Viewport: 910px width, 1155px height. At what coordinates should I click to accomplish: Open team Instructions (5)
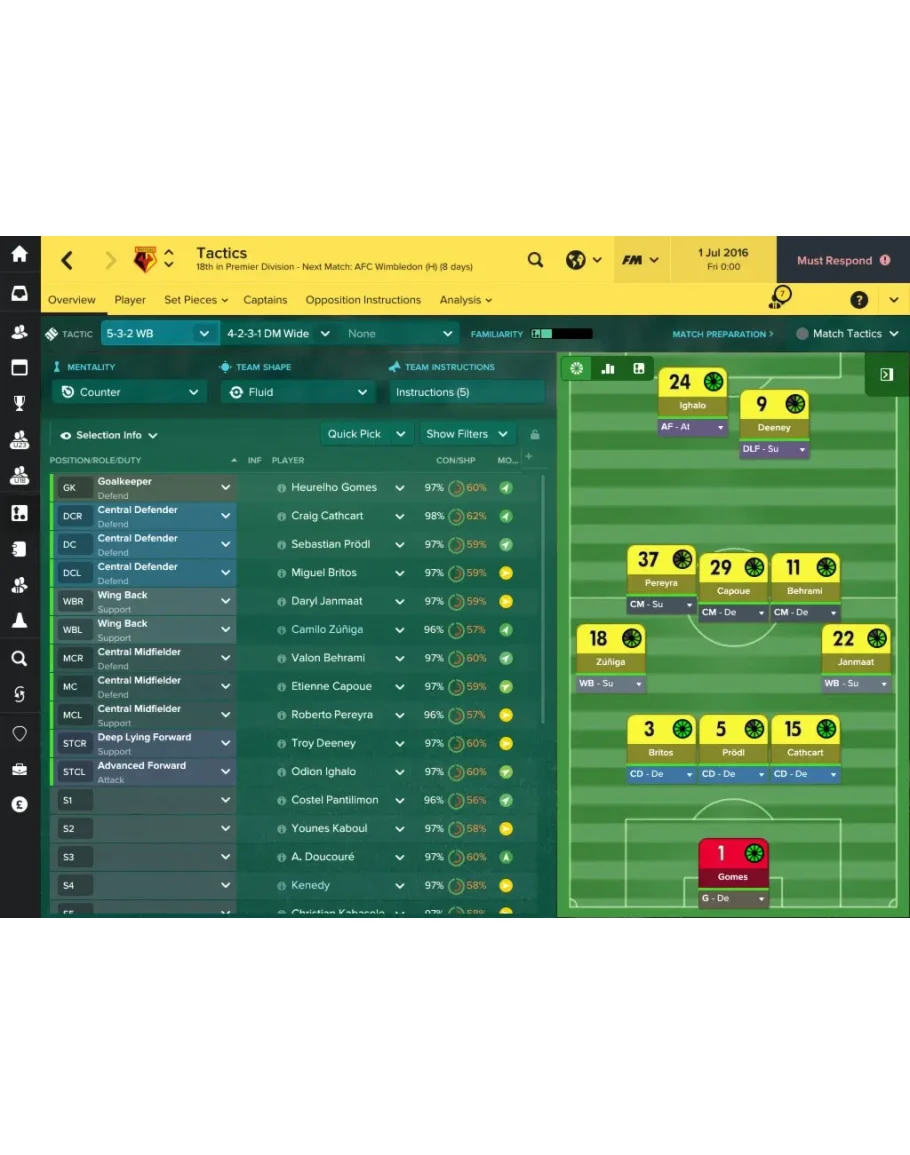click(466, 392)
